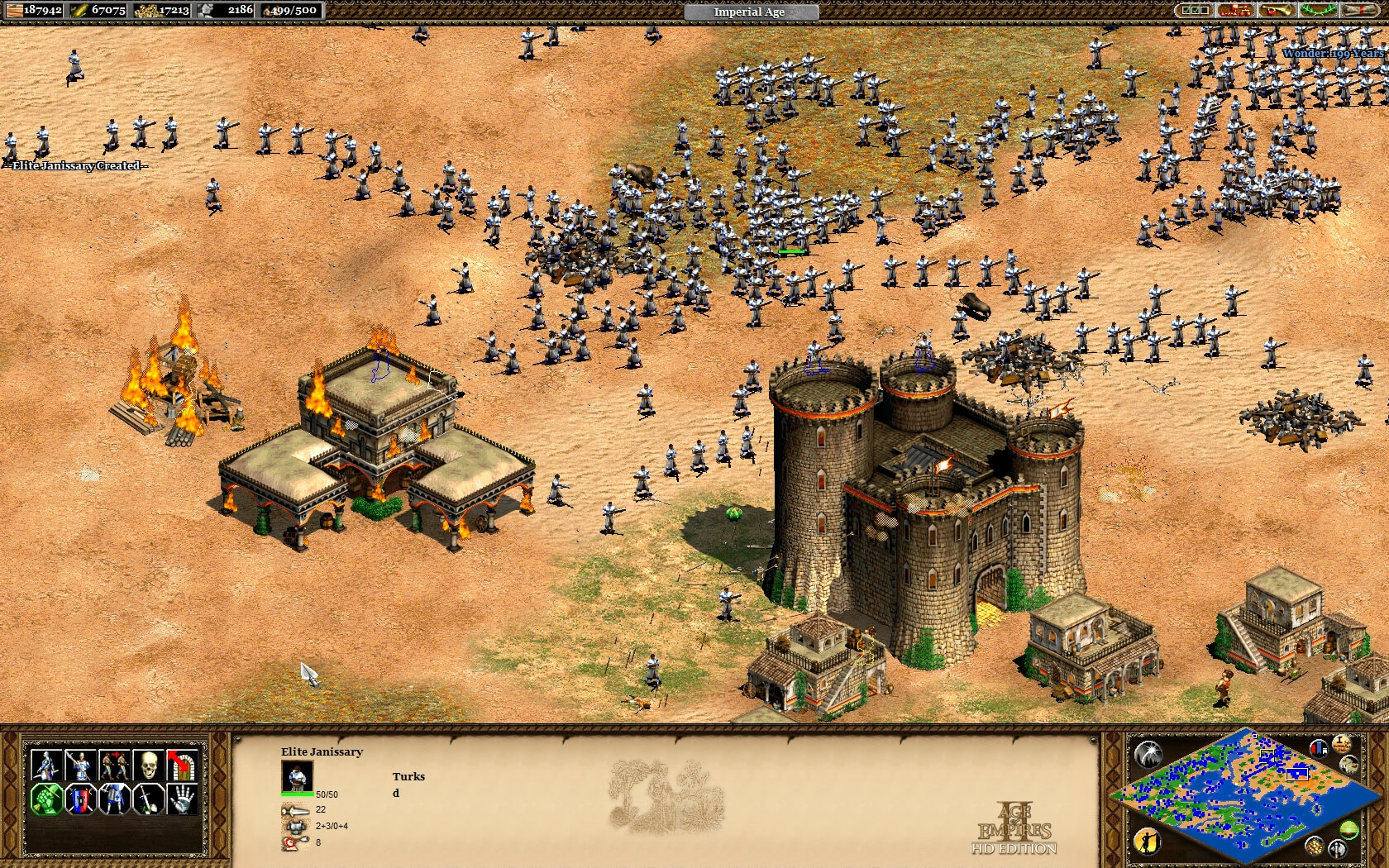Delete unit with the skull icon
Screen dimensions: 1389x868
tap(149, 766)
